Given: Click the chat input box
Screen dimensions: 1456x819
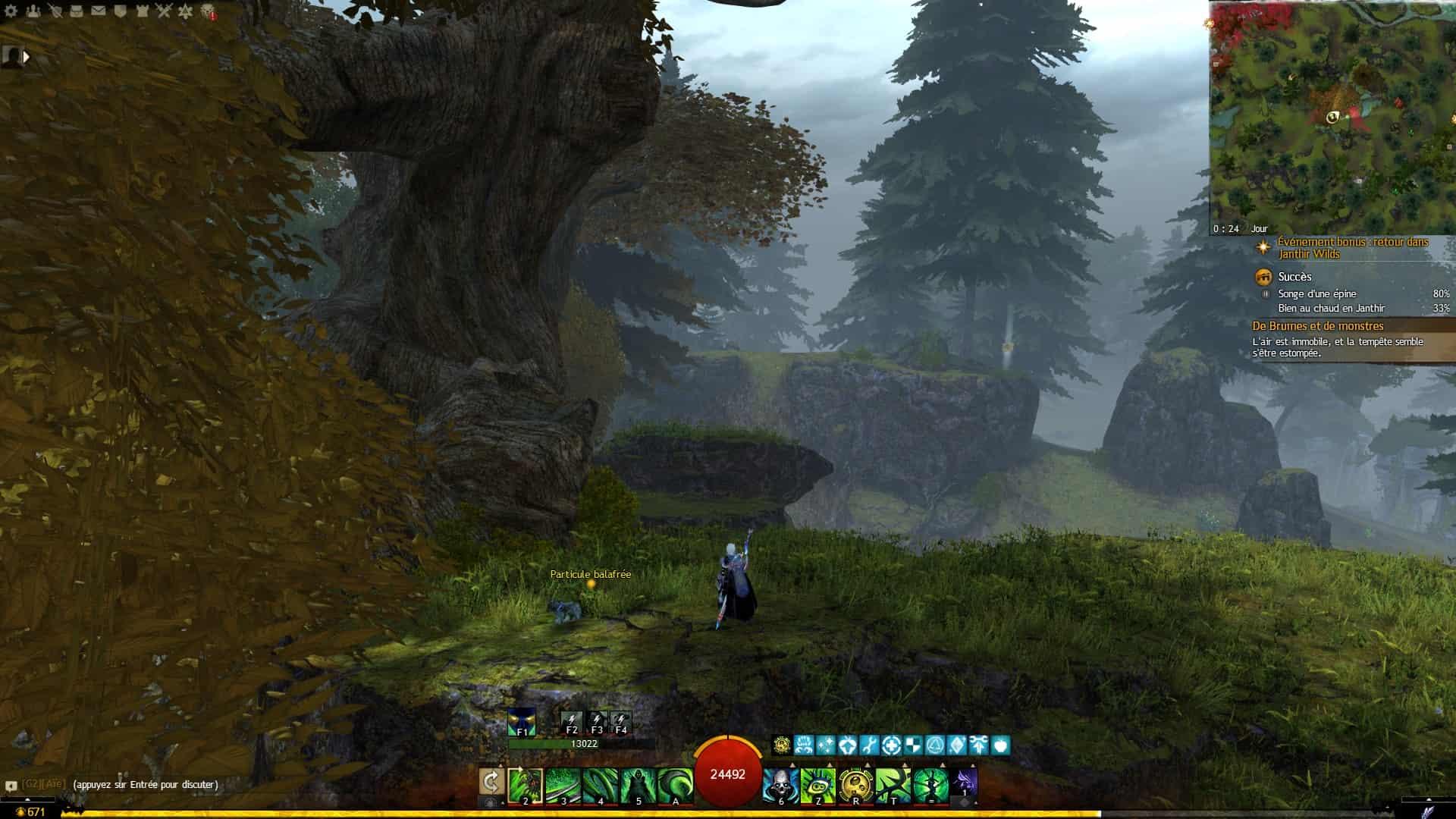Looking at the screenshot, I should coord(145,785).
